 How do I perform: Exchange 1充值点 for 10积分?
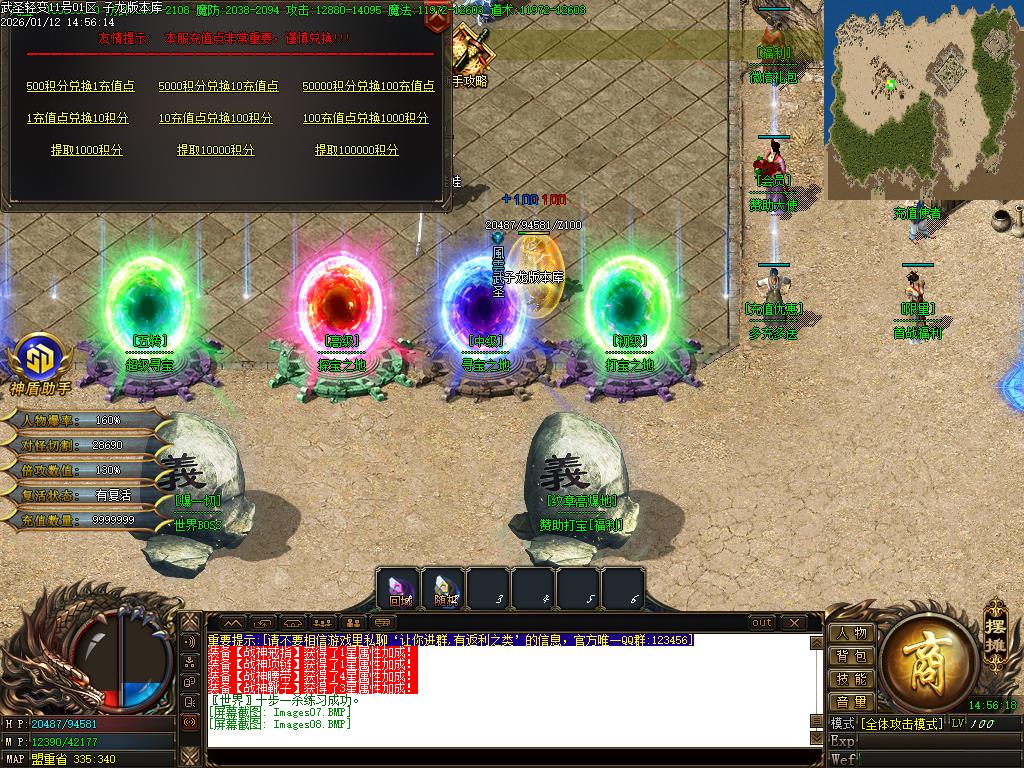(x=77, y=118)
